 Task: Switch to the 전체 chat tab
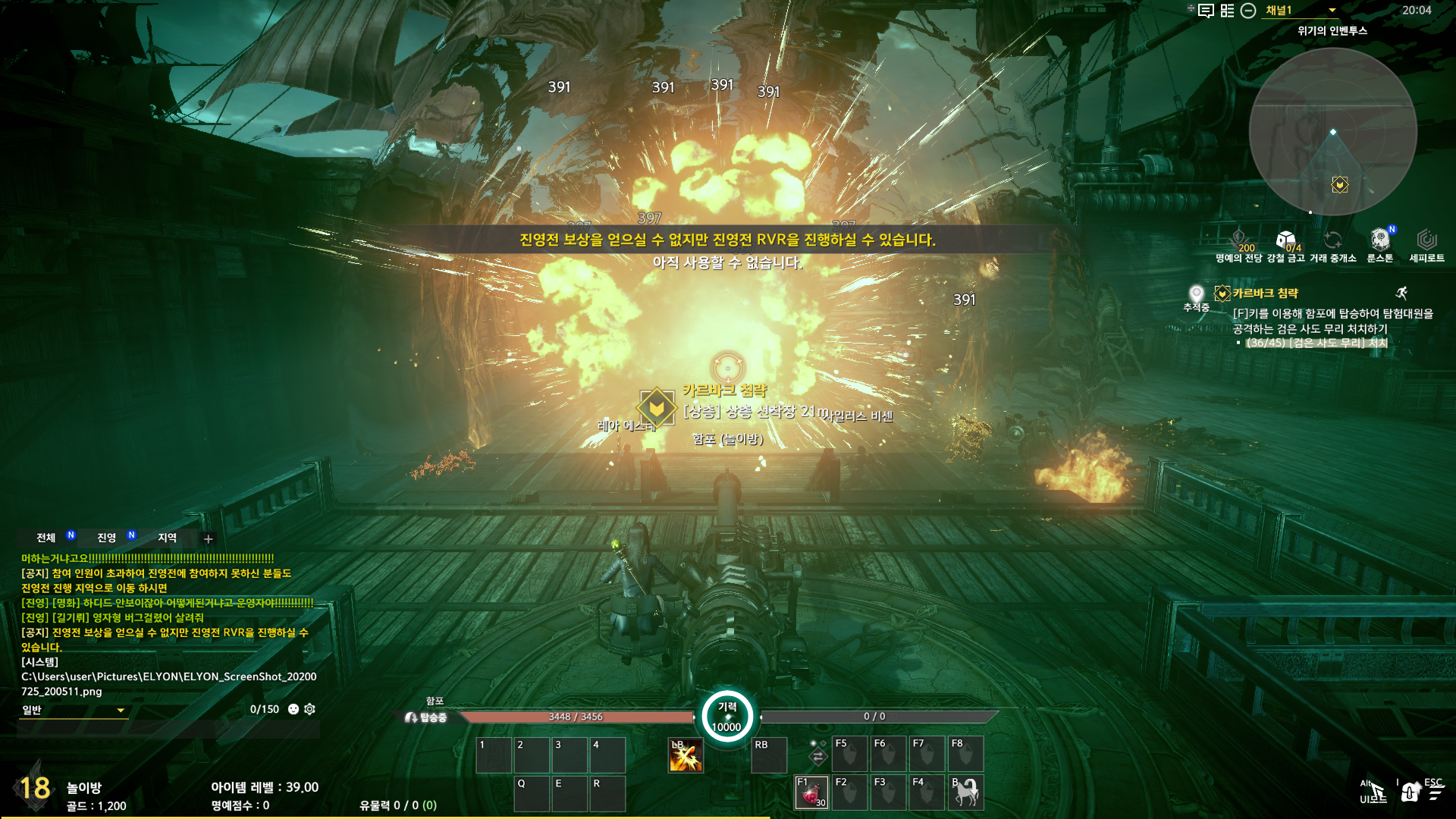click(46, 538)
